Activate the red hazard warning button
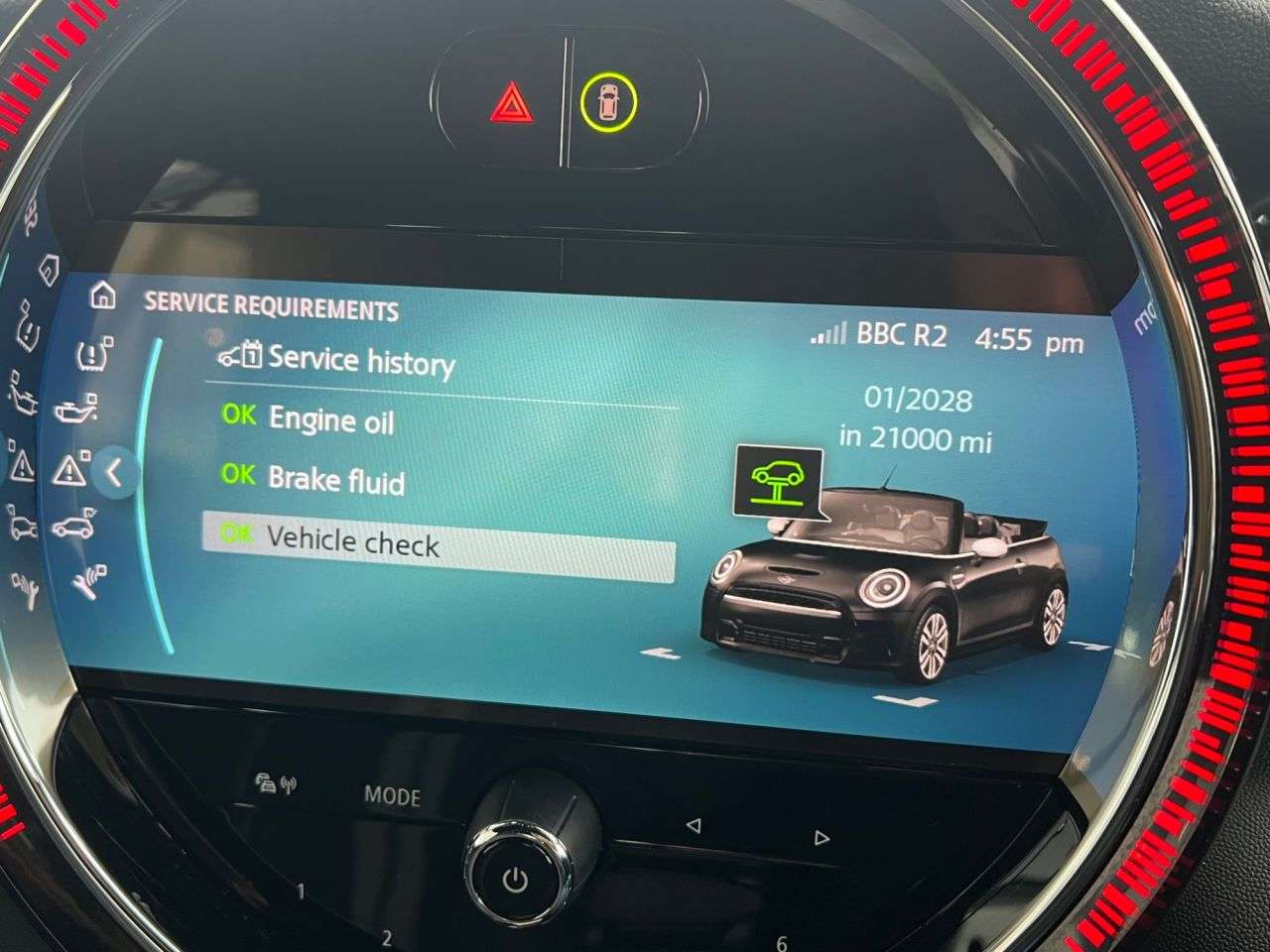1270x952 pixels. pos(512,104)
